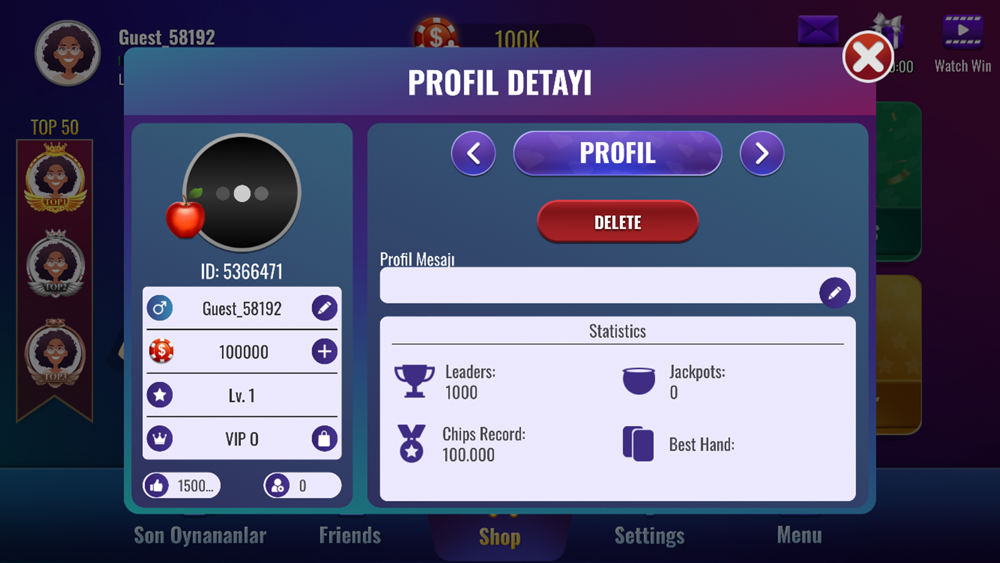Open the VIP shopping bag icon
The width and height of the screenshot is (1000, 563).
pos(324,439)
